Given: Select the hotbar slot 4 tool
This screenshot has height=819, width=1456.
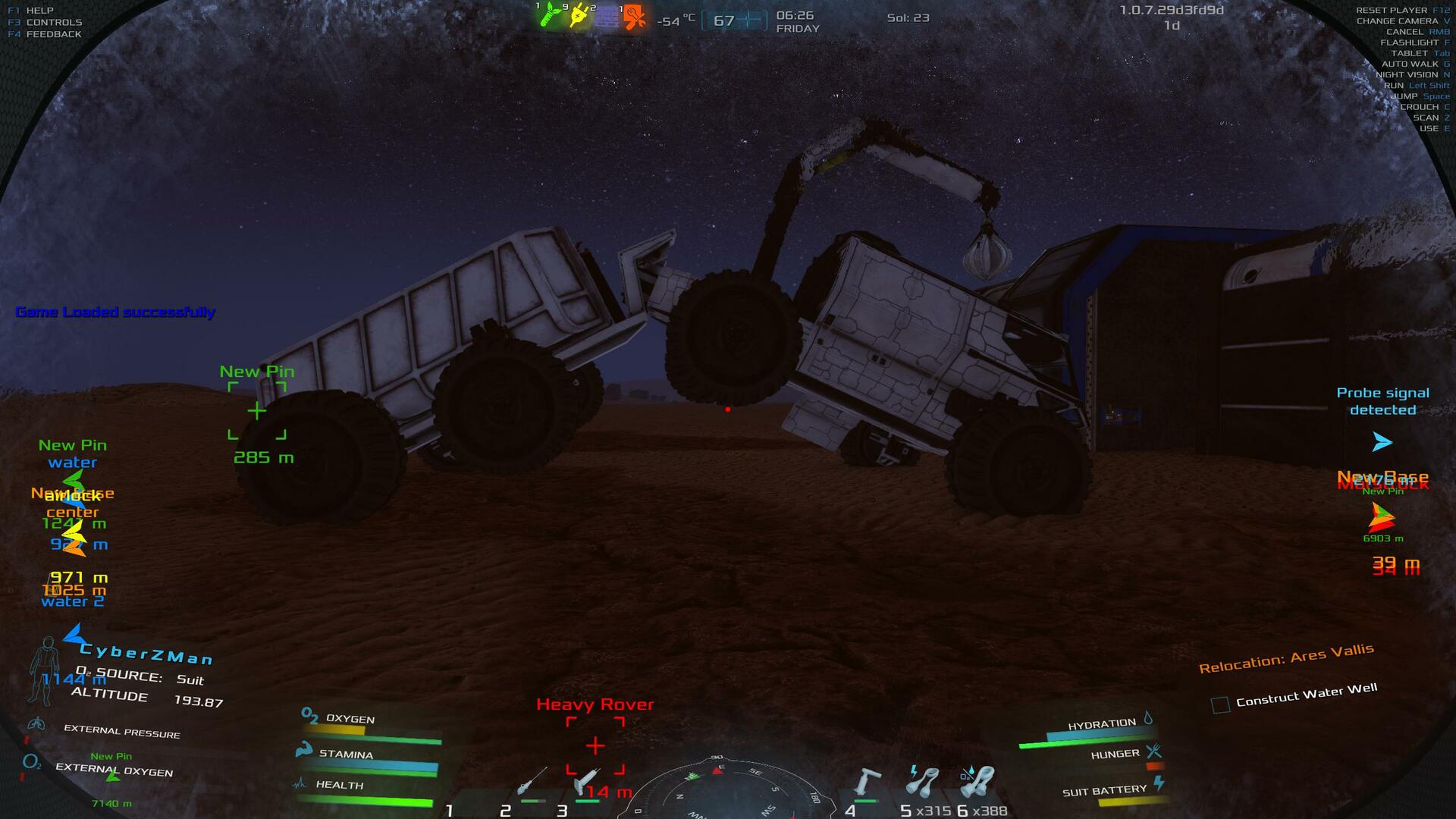Looking at the screenshot, I should click(x=866, y=781).
